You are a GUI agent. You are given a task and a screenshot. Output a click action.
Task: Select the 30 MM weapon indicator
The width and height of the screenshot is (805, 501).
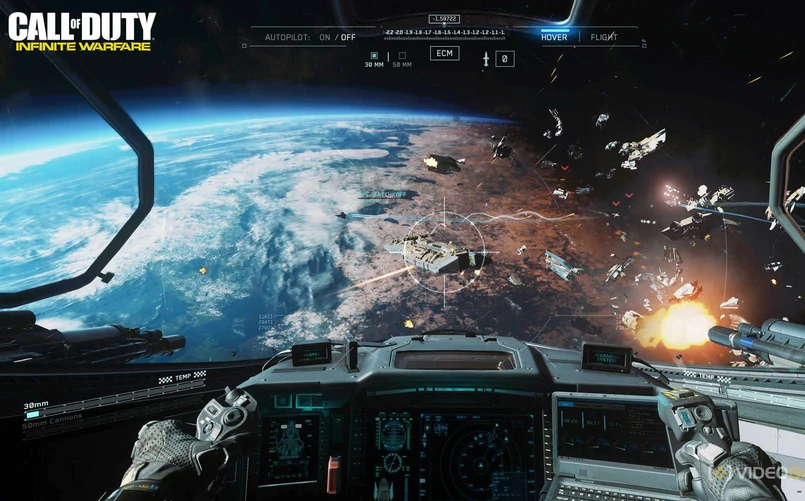tap(374, 57)
